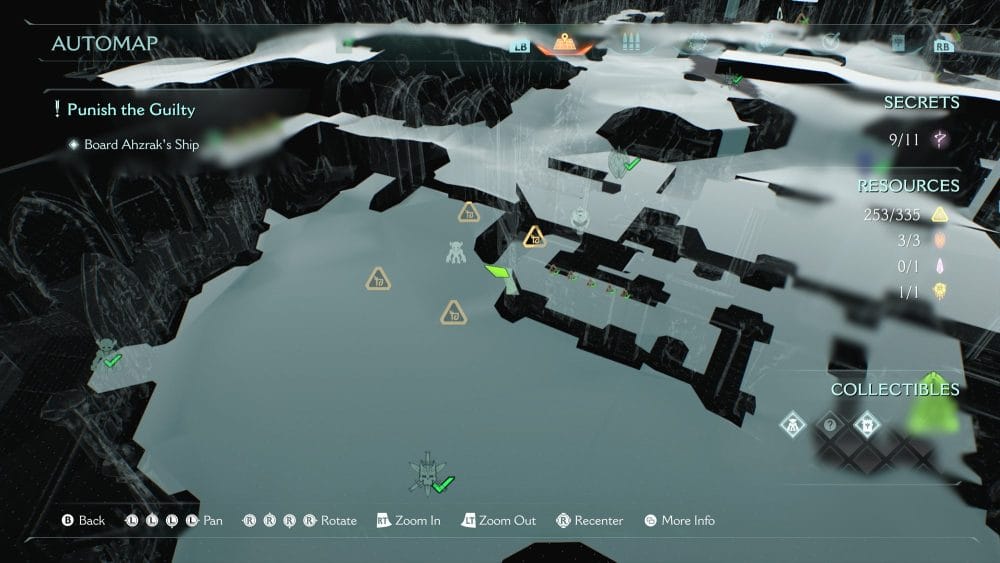Switch to the ammo bullets tab
Screen dimensions: 1000x563
[x=629, y=43]
